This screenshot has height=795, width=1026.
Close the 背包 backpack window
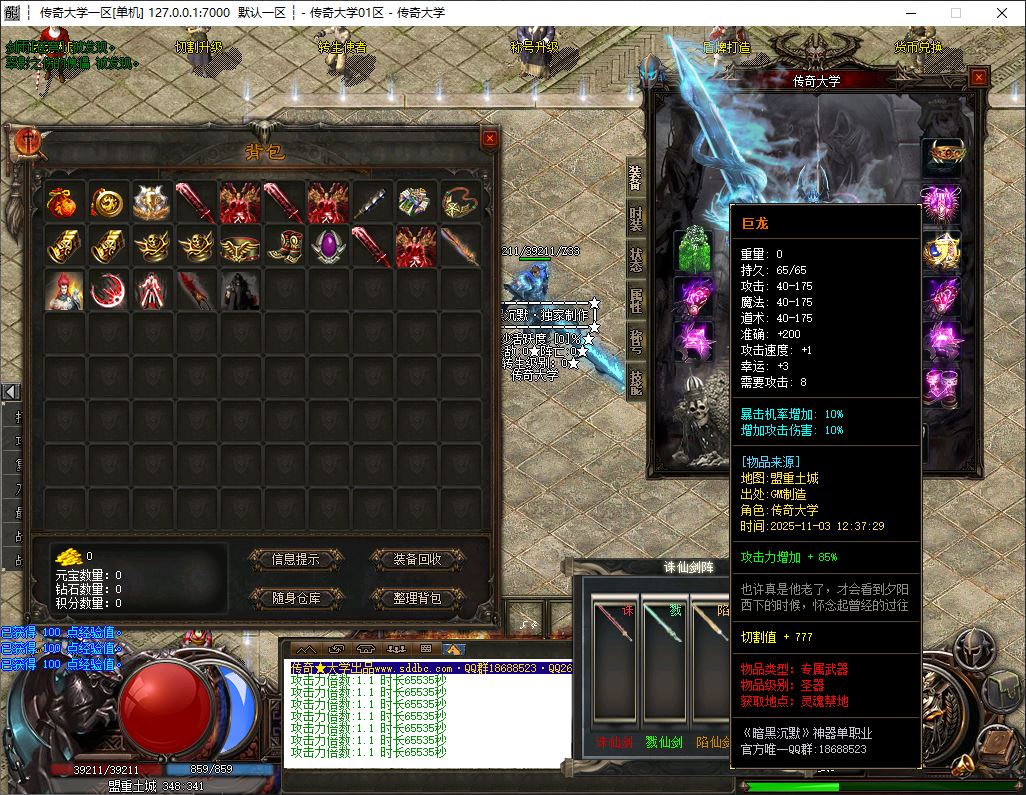(x=489, y=140)
